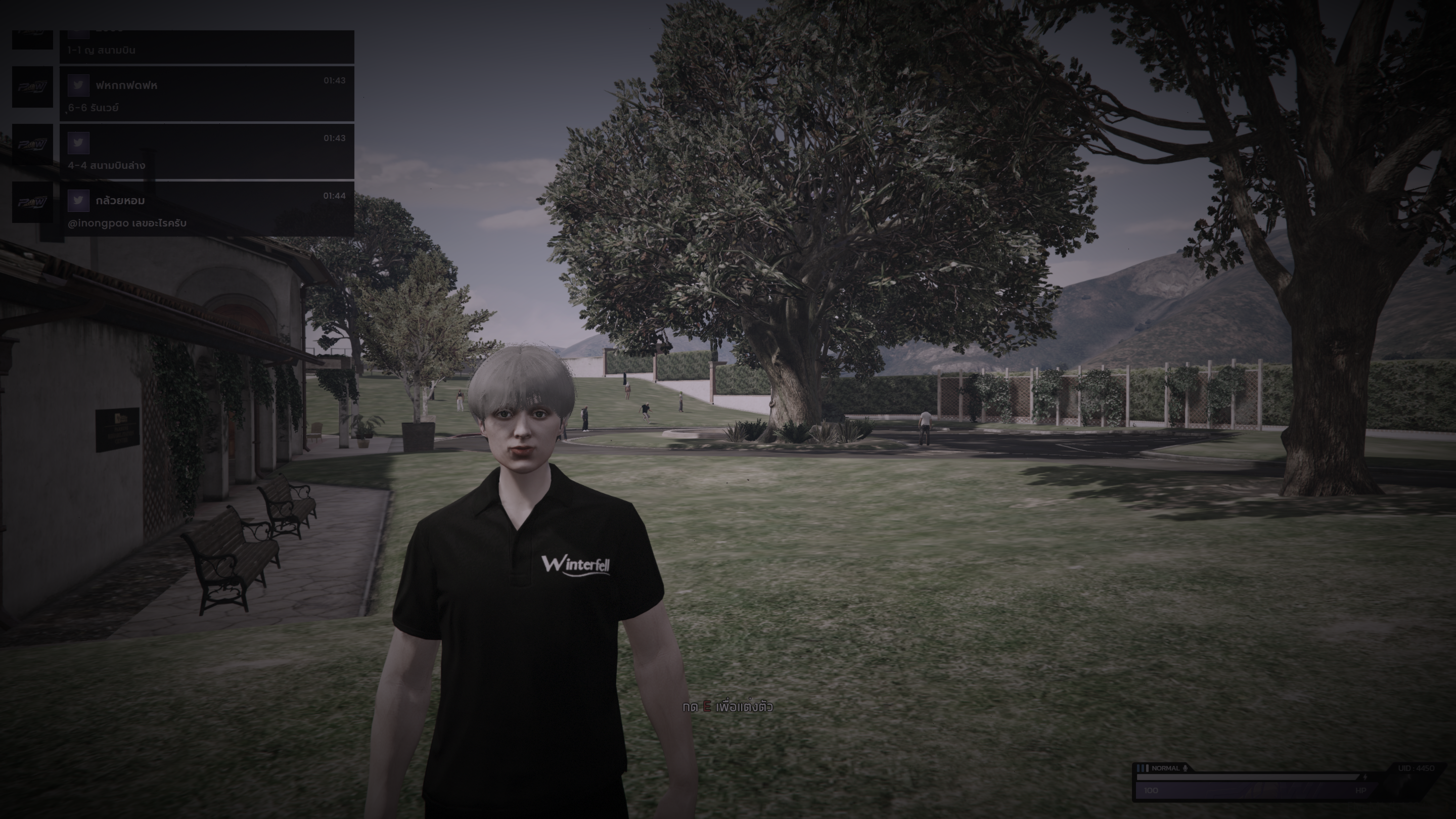
Task: Select the username กล้วยหอม in the tweet feed
Action: click(120, 201)
